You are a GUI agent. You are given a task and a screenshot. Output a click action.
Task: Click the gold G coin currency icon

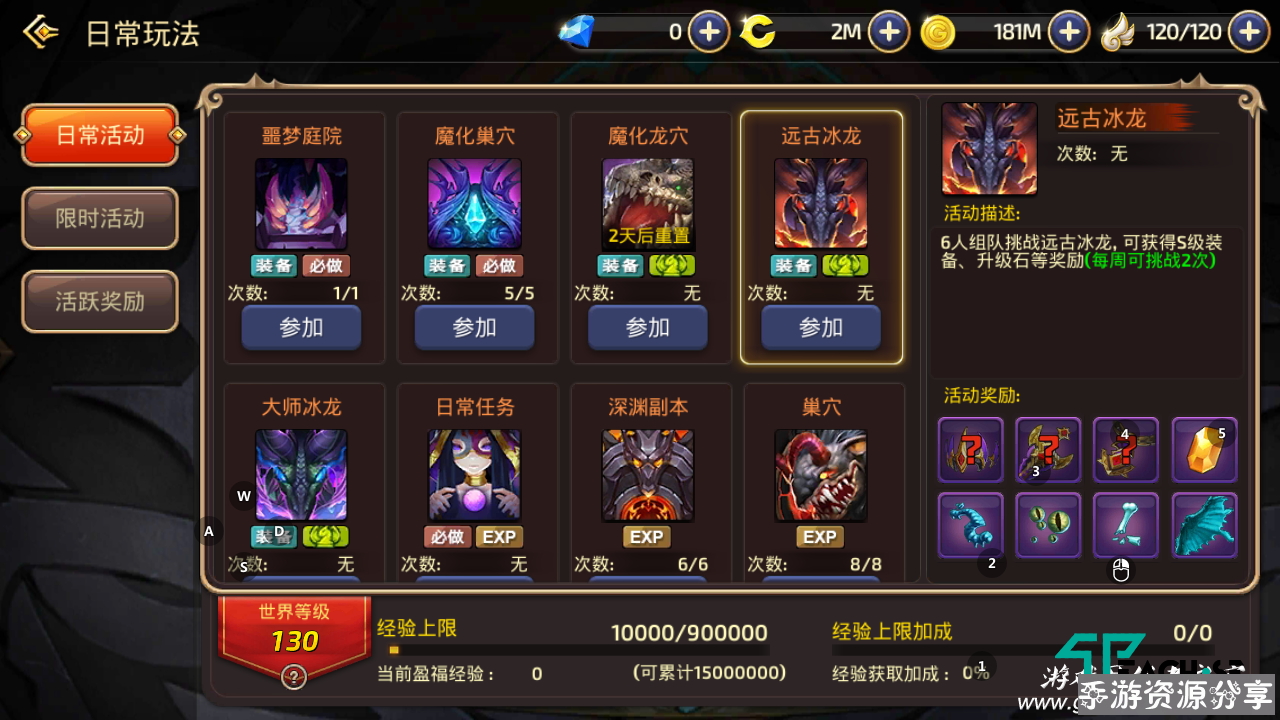(x=938, y=31)
